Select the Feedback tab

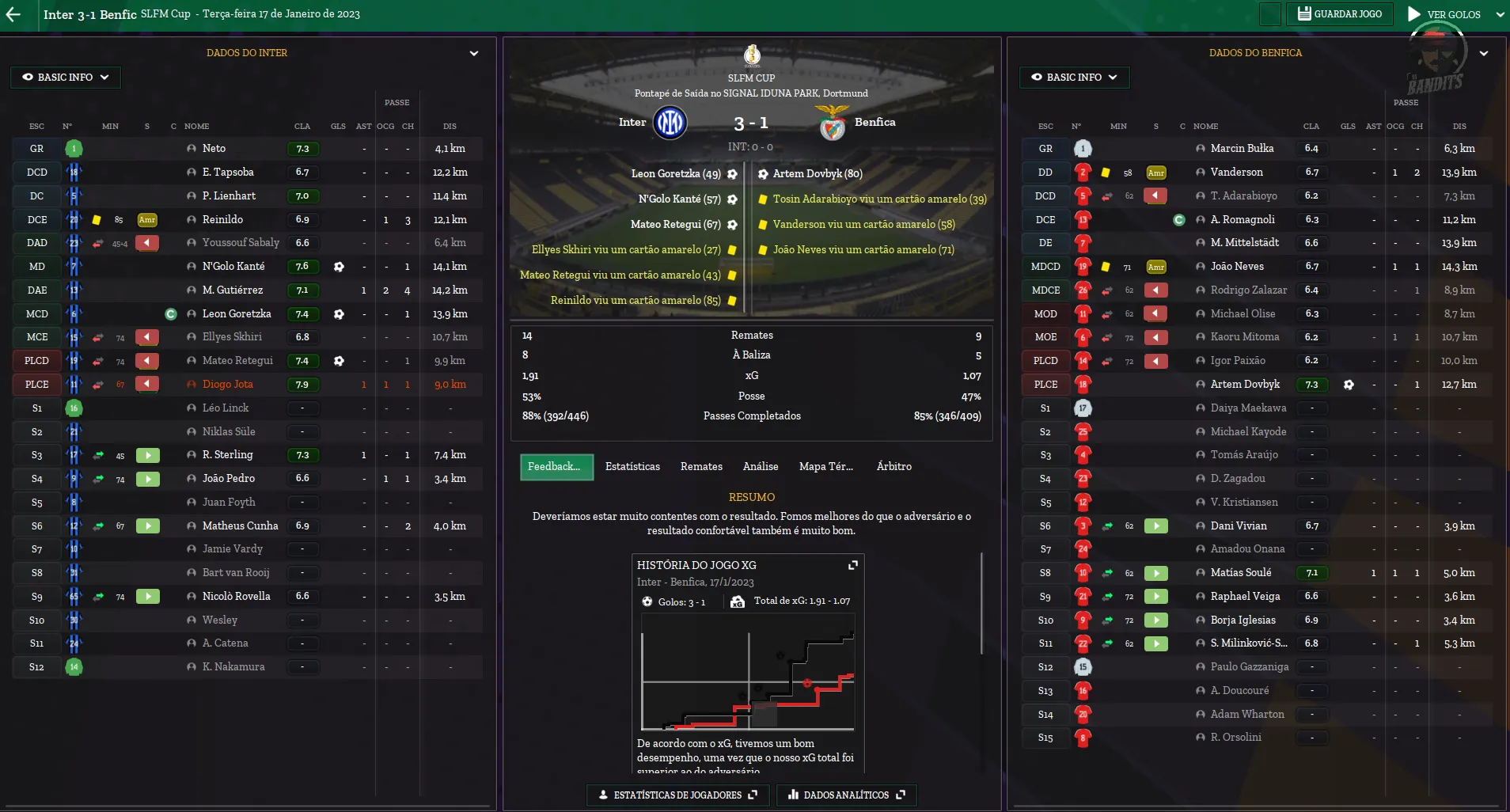555,467
